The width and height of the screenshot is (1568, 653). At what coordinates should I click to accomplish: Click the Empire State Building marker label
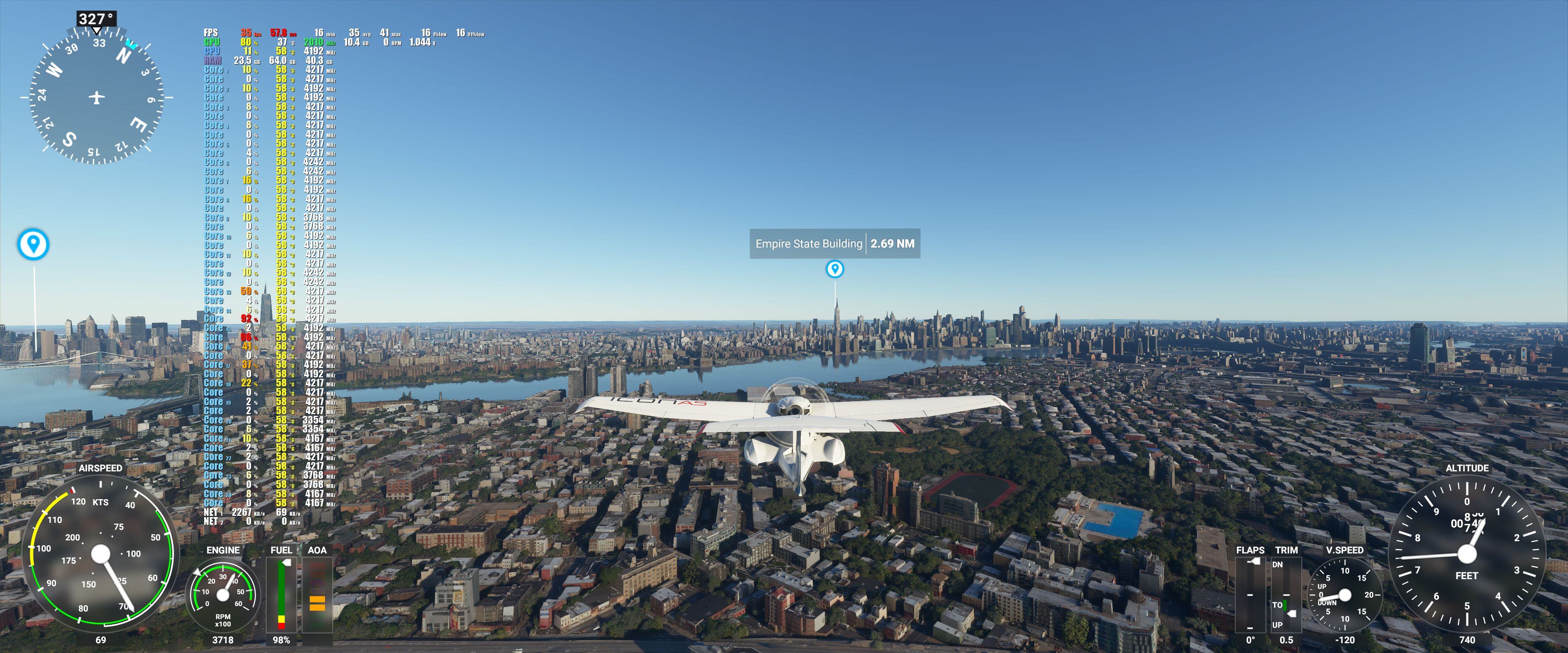(834, 243)
